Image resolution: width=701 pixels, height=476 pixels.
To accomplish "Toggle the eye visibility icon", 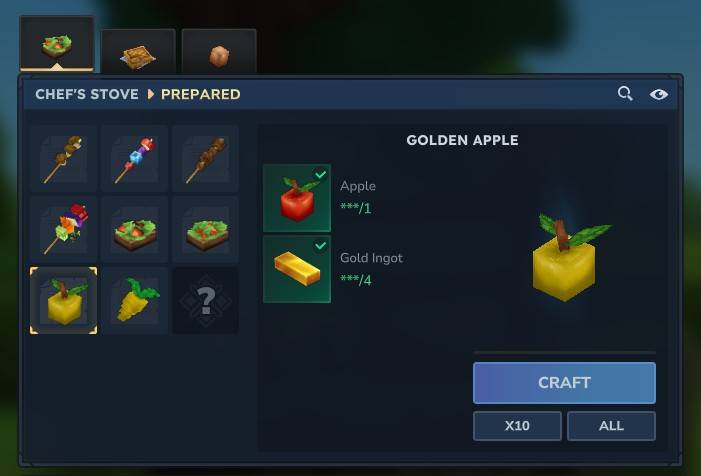I will click(x=659, y=94).
